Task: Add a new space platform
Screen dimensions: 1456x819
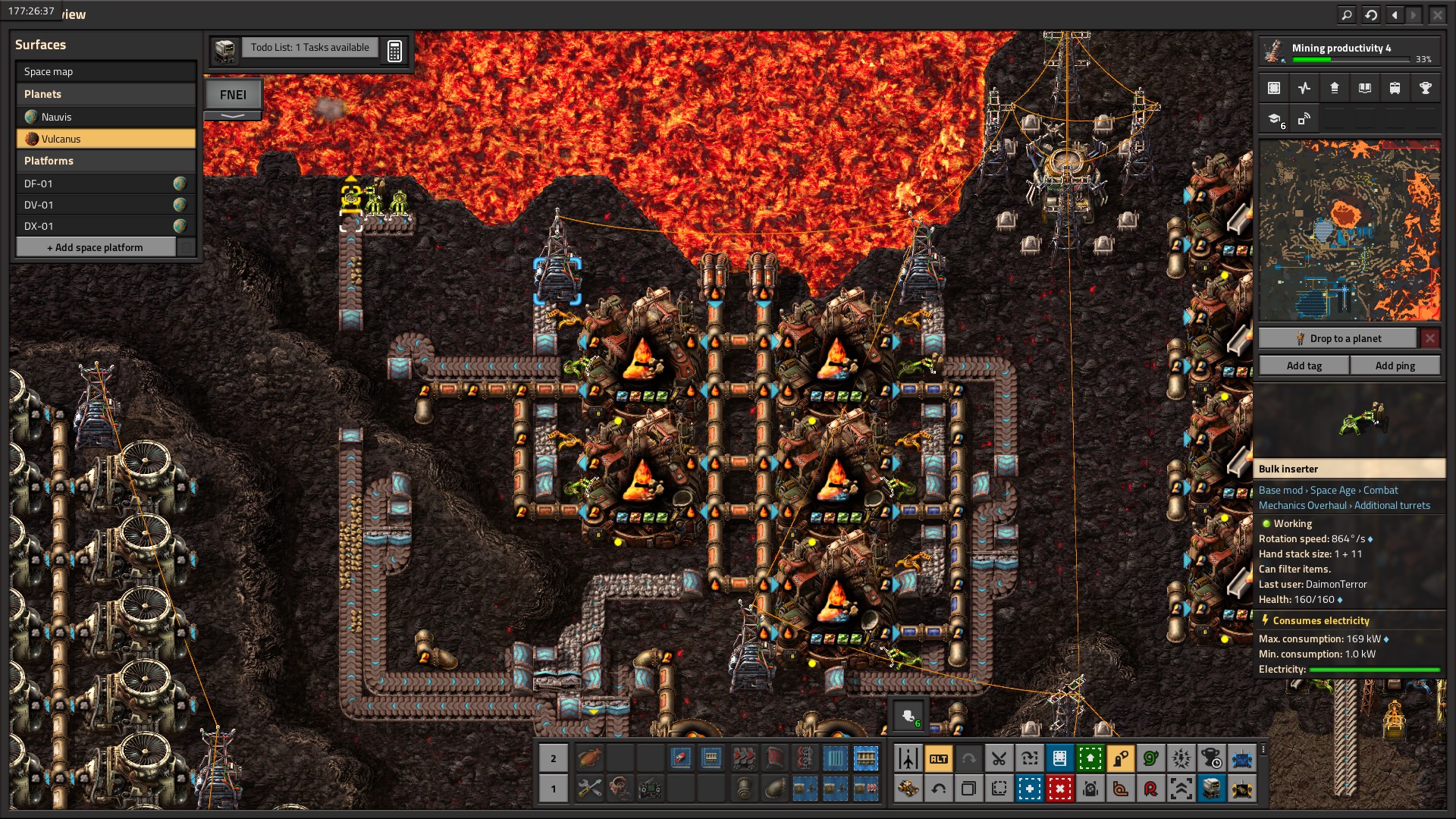Action: tap(96, 247)
